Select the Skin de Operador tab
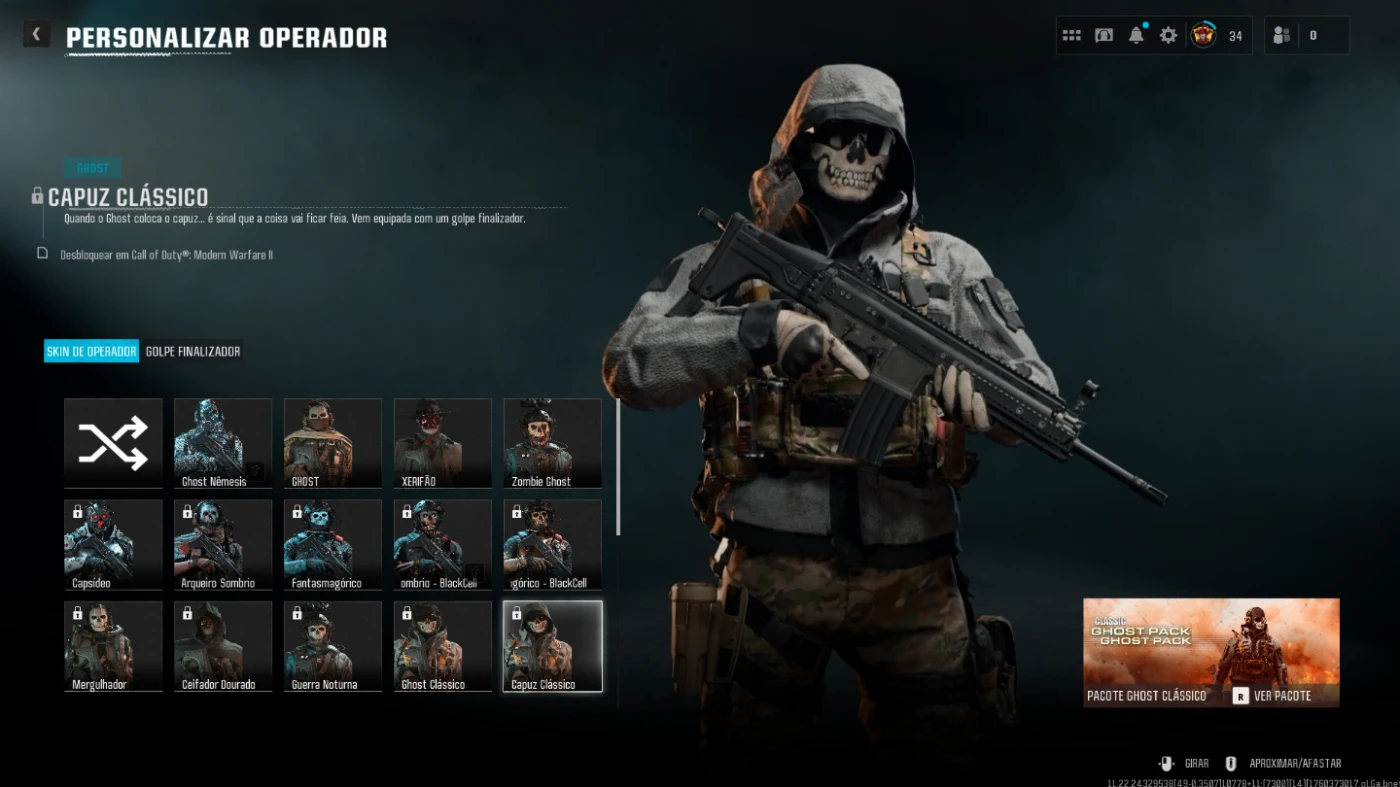The width and height of the screenshot is (1400, 787). [91, 352]
